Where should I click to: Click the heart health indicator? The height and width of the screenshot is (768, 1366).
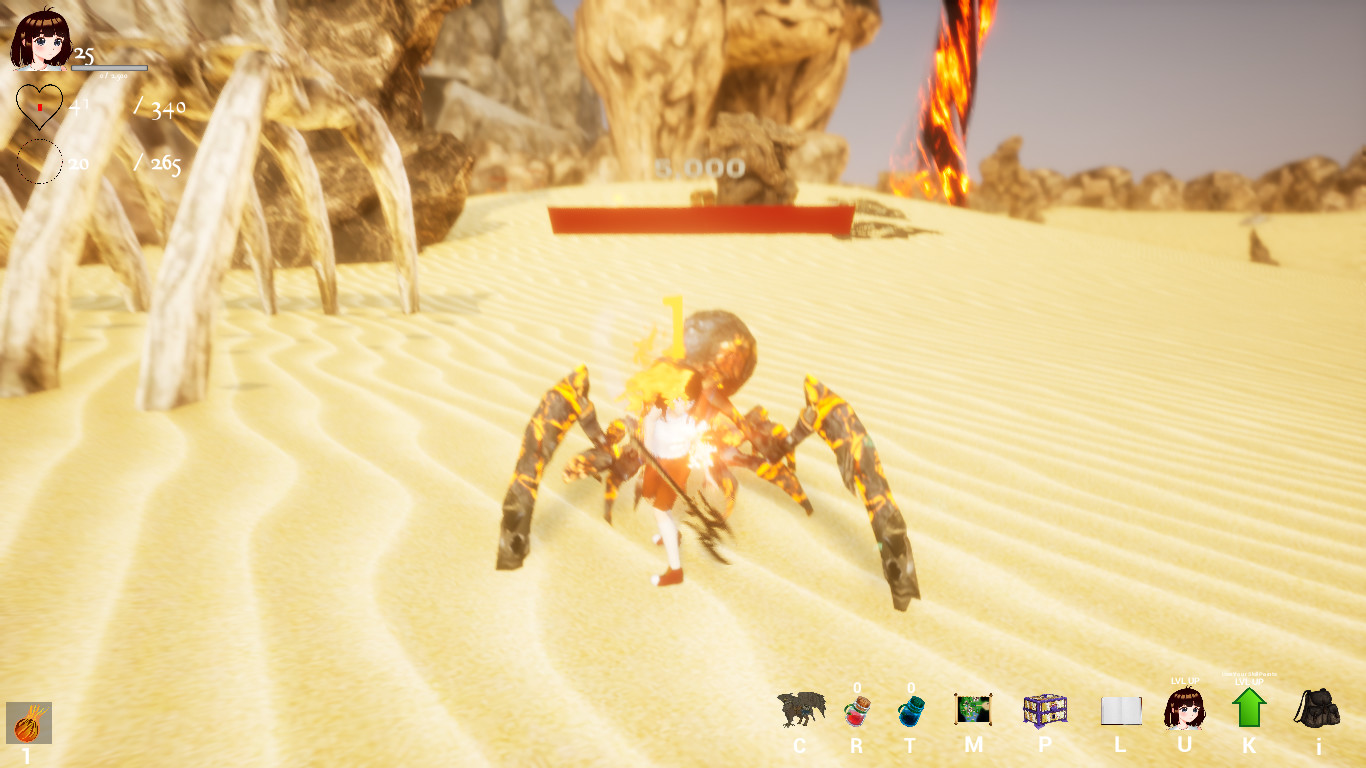[x=38, y=107]
